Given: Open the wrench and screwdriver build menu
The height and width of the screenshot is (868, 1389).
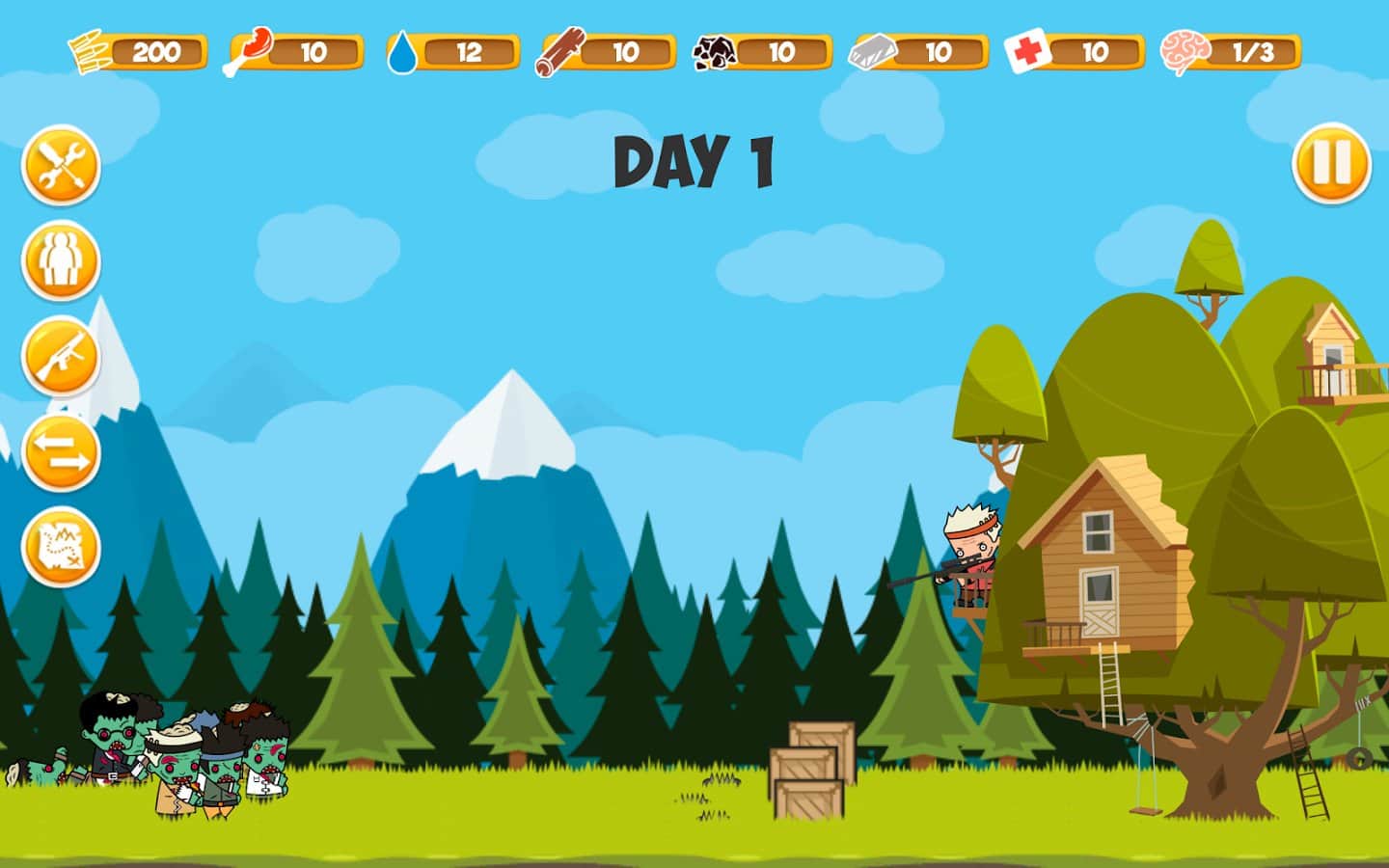Looking at the screenshot, I should (x=61, y=165).
